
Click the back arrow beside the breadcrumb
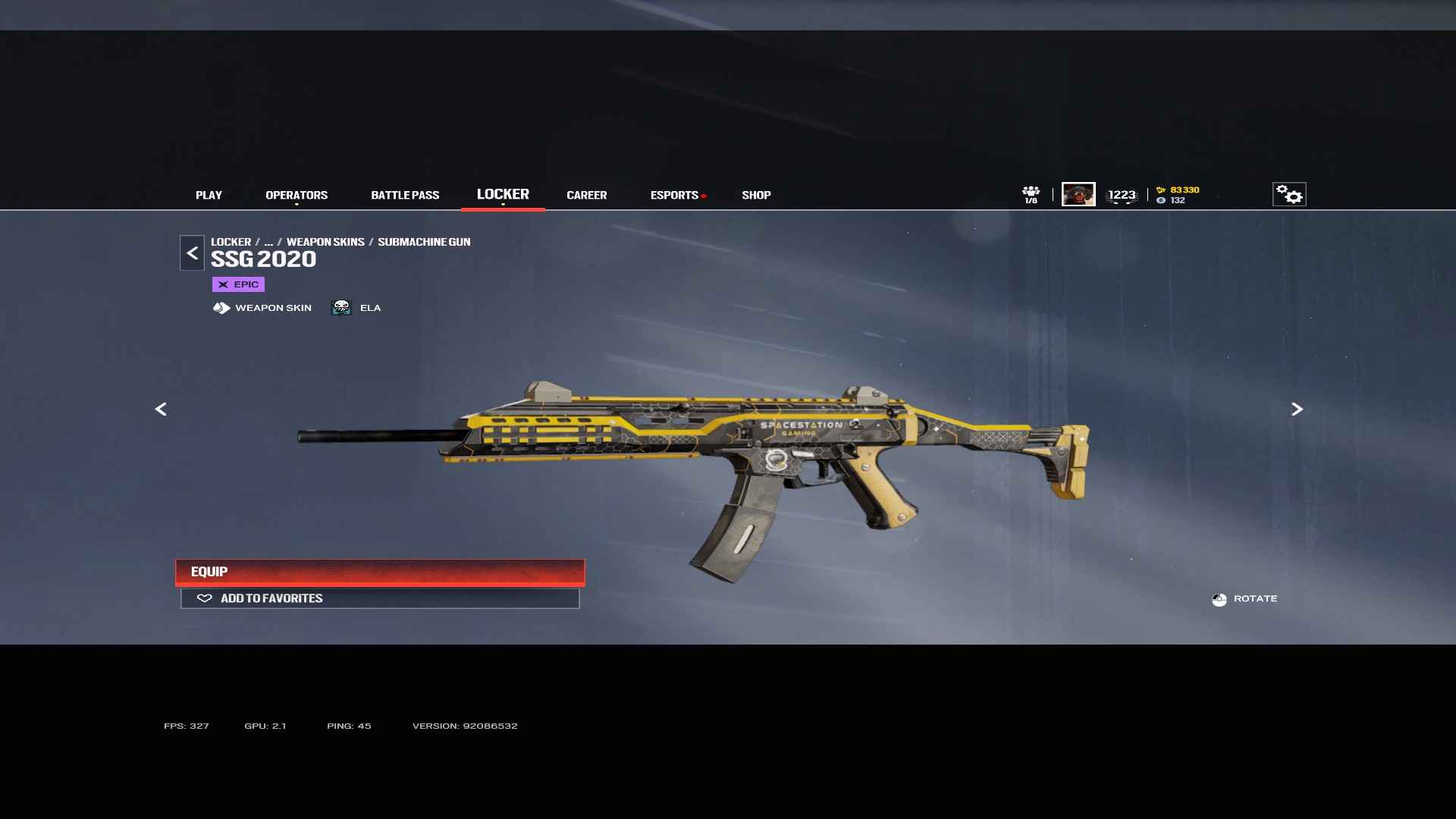click(x=192, y=253)
